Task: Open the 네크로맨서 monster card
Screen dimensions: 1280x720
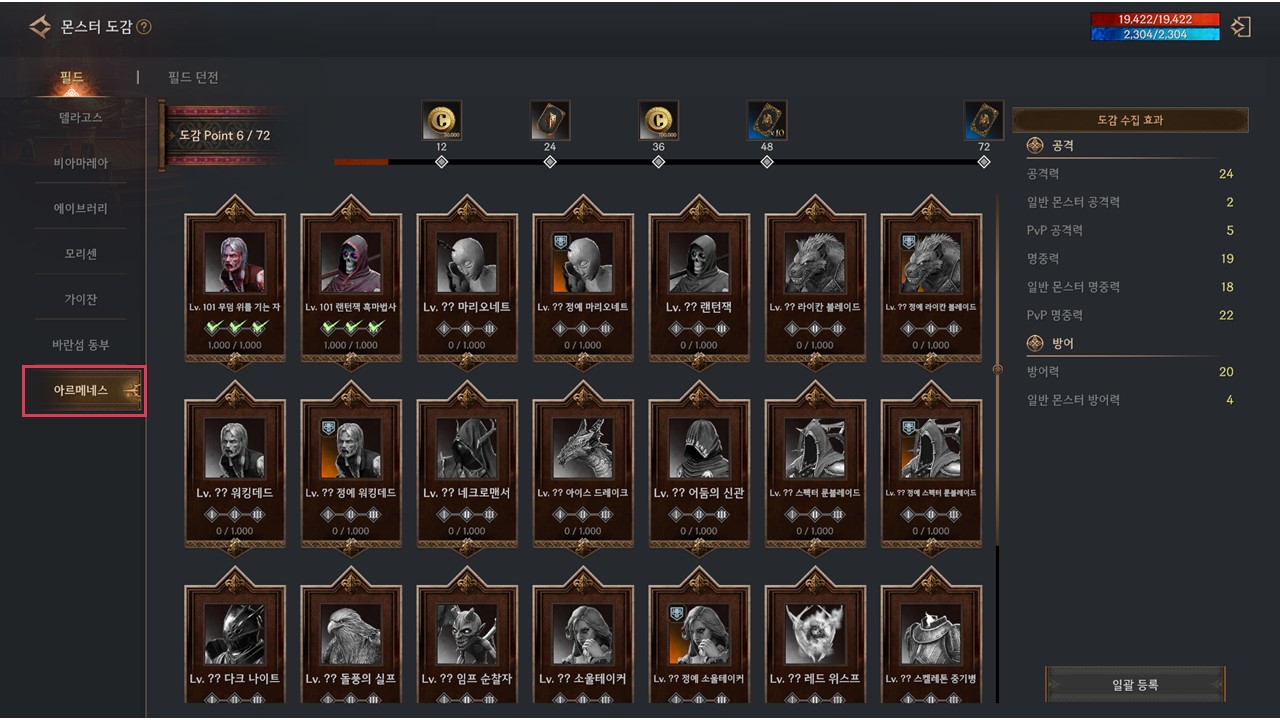Action: point(467,465)
